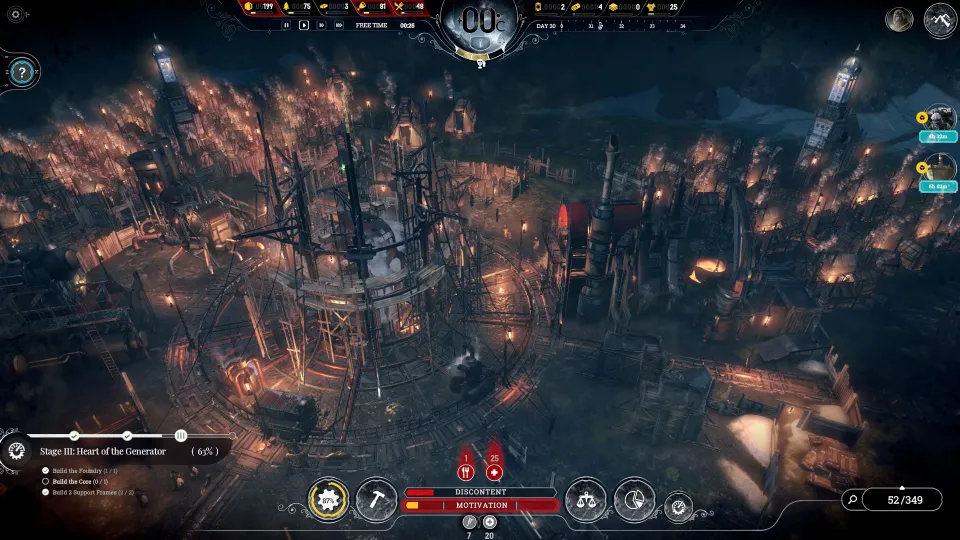Click the magnifier population search button
960x540 pixels.
click(851, 499)
